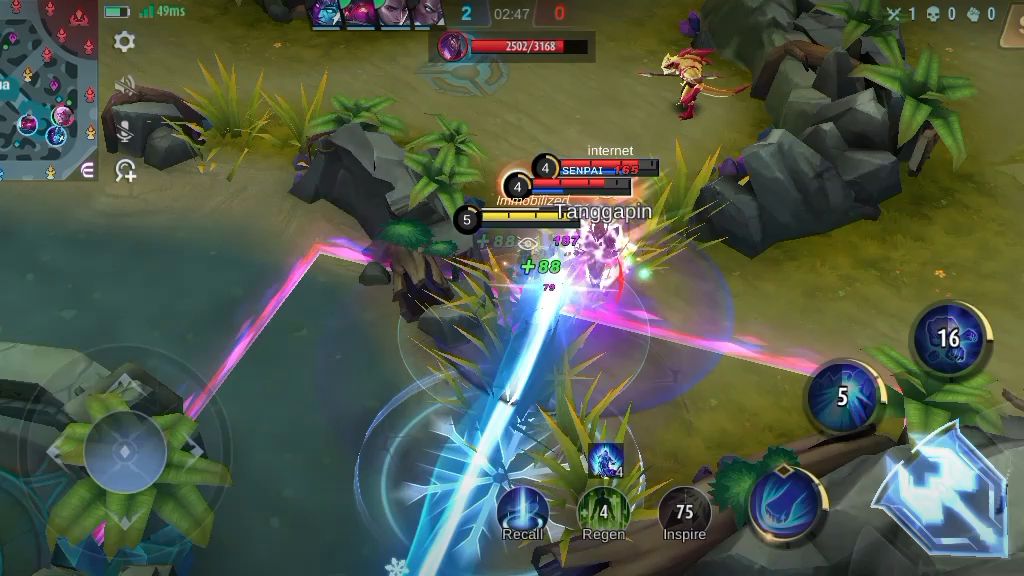Open the kill scoreboard at top center
The height and width of the screenshot is (576, 1024).
pyautogui.click(x=512, y=14)
